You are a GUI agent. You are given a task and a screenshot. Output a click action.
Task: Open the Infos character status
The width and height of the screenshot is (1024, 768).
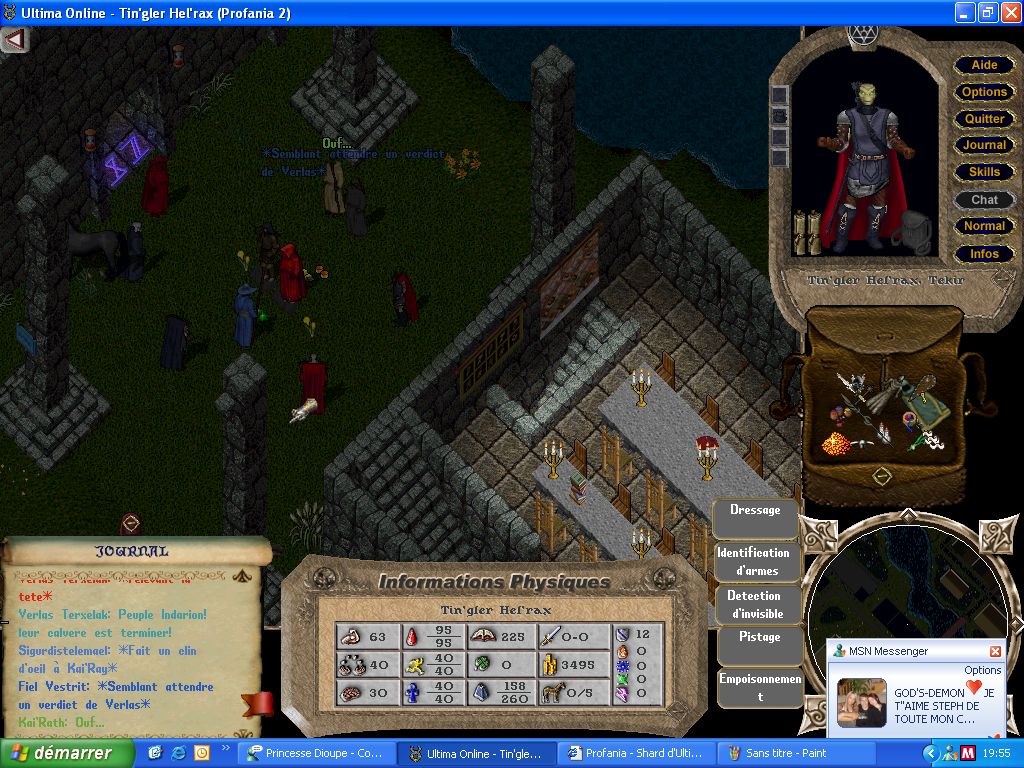(x=984, y=254)
